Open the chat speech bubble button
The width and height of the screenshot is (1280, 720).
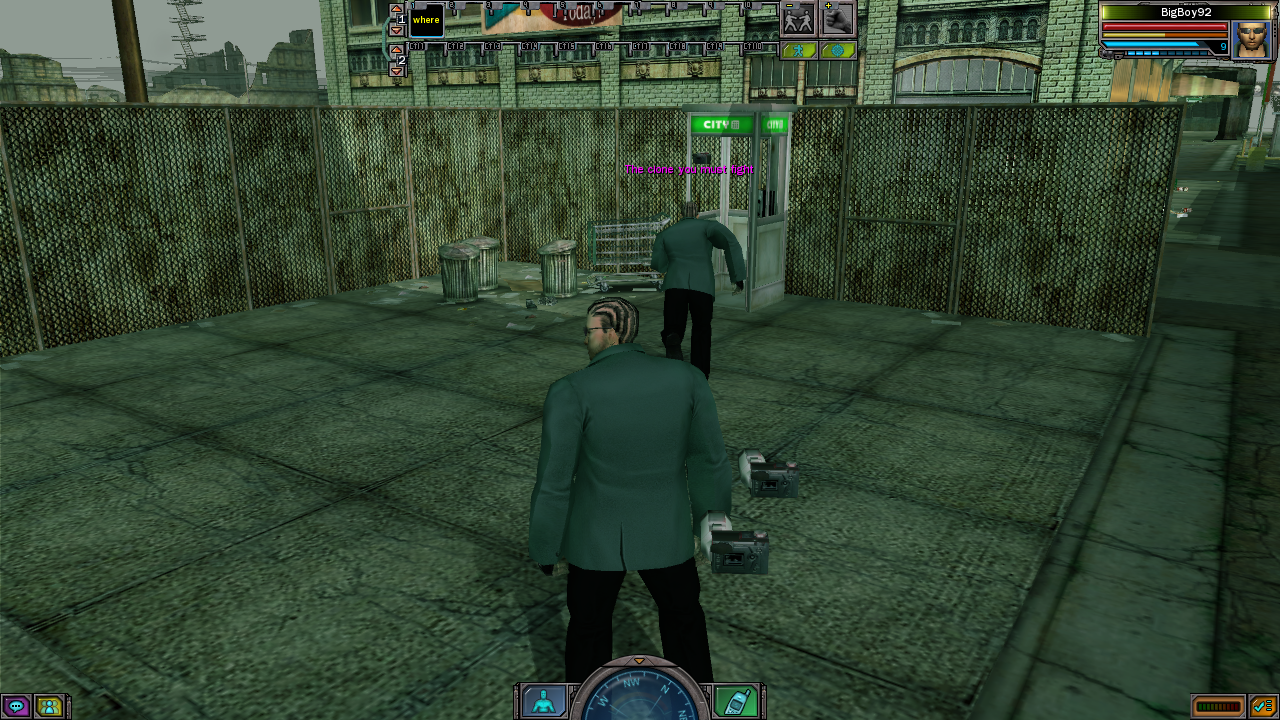(x=16, y=706)
